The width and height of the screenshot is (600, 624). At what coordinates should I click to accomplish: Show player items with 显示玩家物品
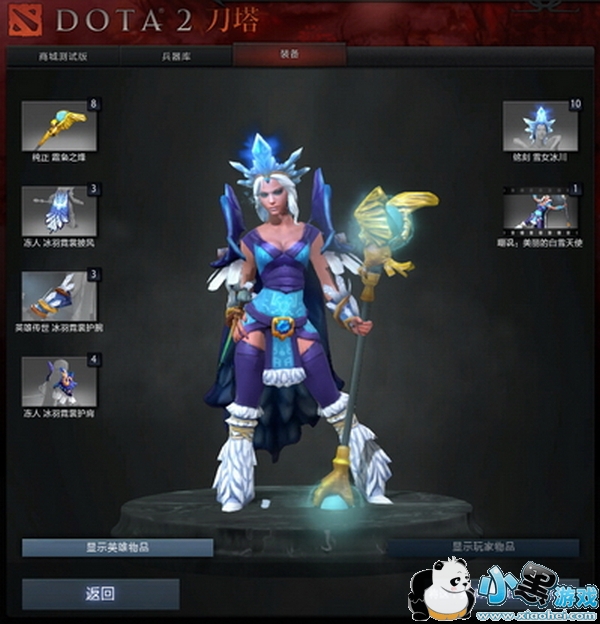(483, 548)
